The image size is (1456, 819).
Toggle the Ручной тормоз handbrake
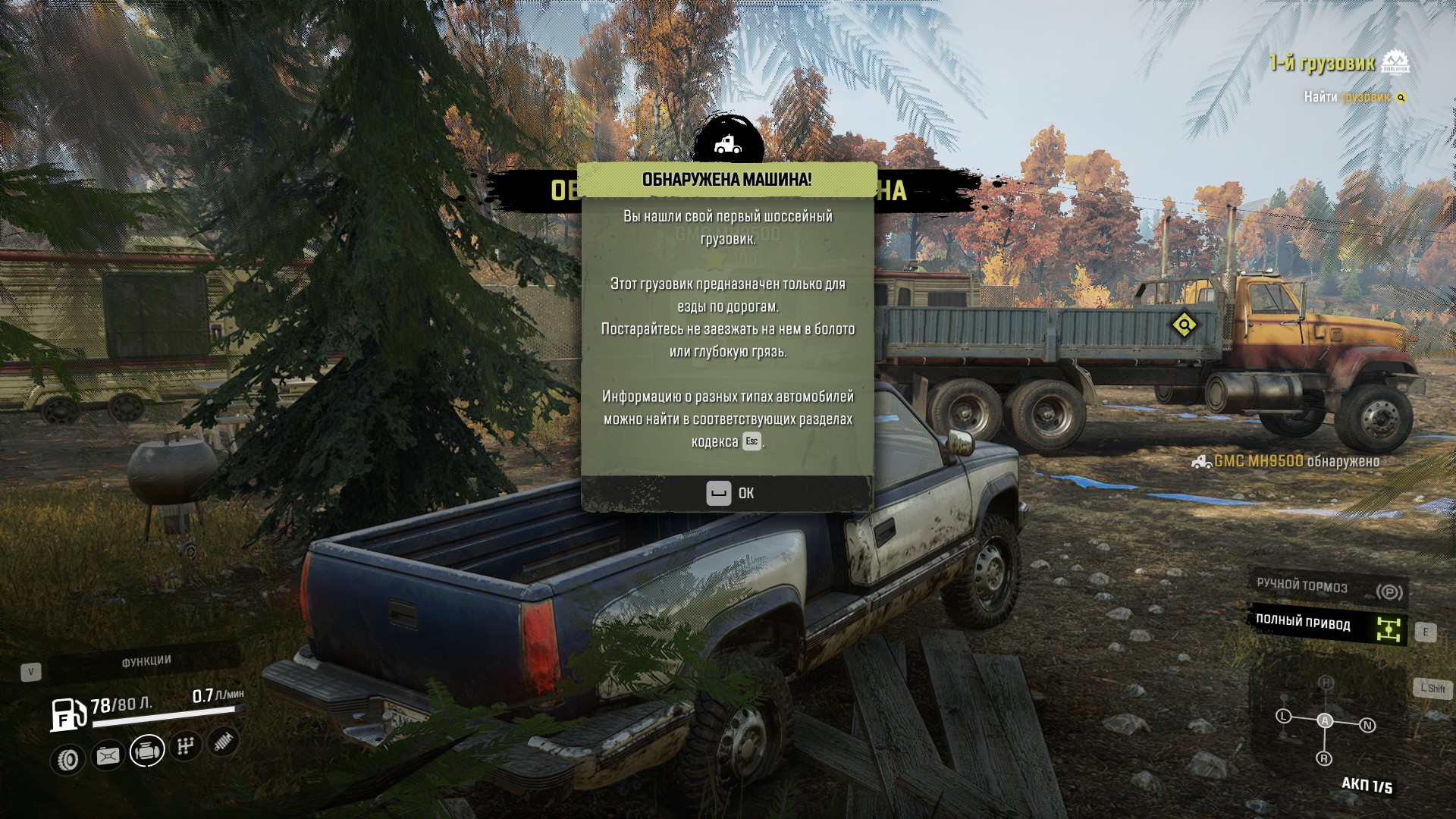1327,588
